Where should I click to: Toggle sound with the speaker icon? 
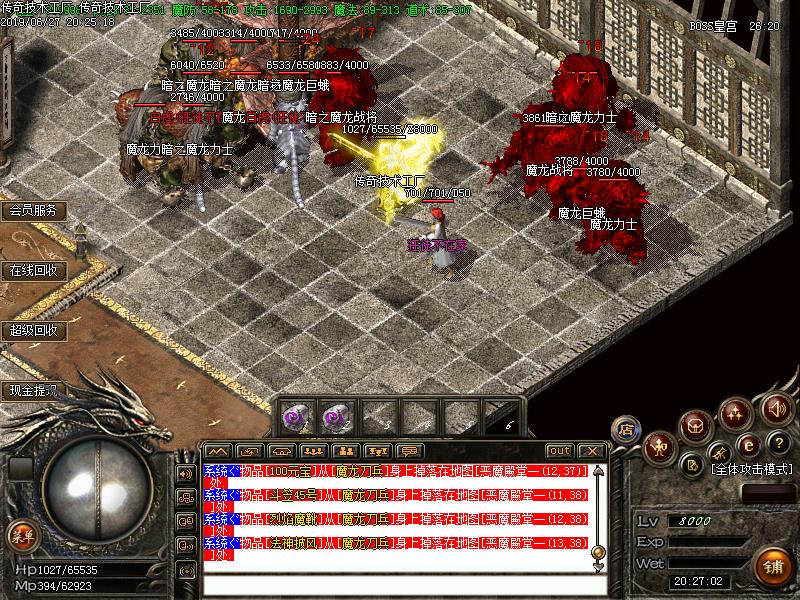point(775,408)
